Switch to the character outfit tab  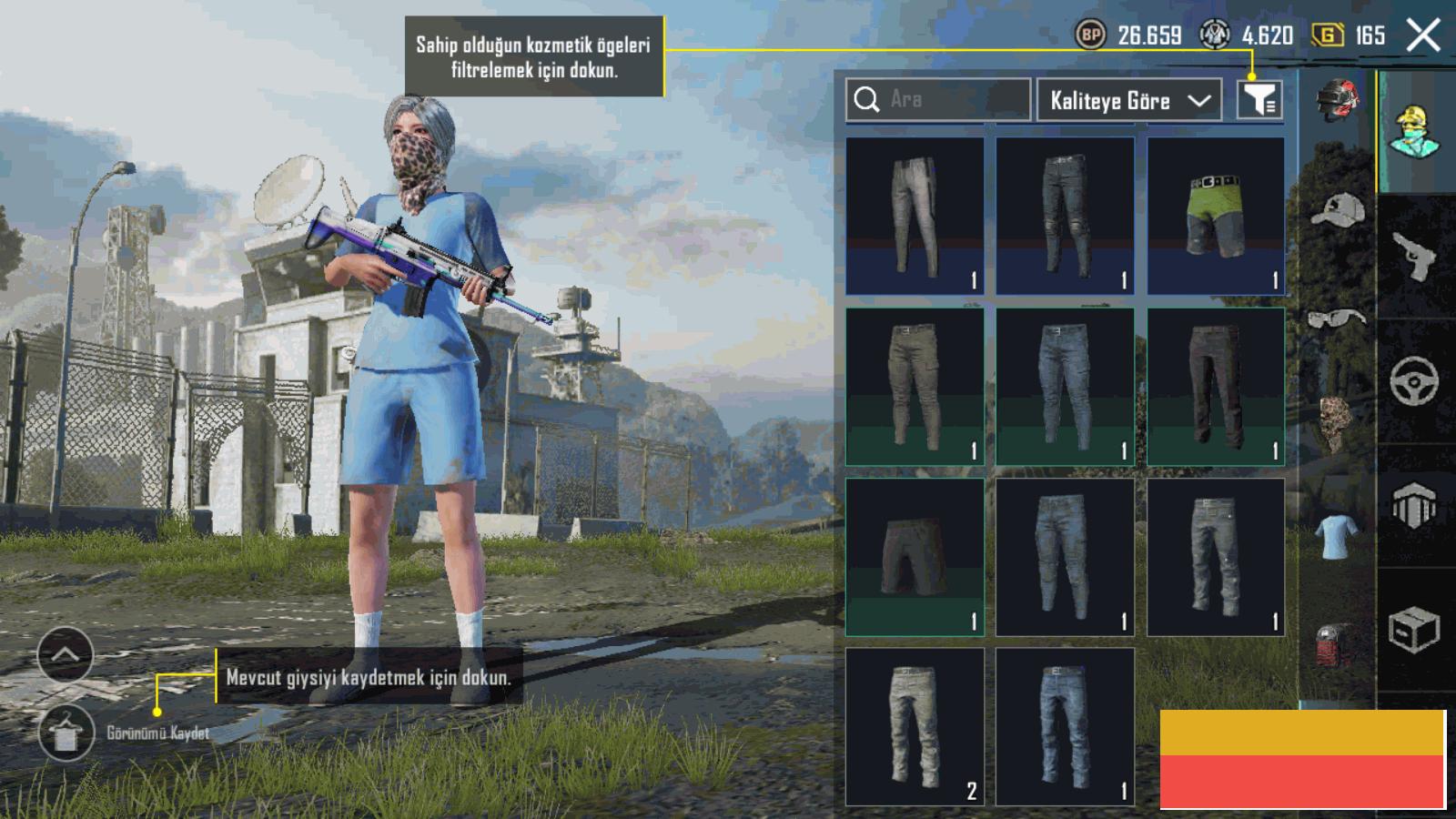(1416, 132)
